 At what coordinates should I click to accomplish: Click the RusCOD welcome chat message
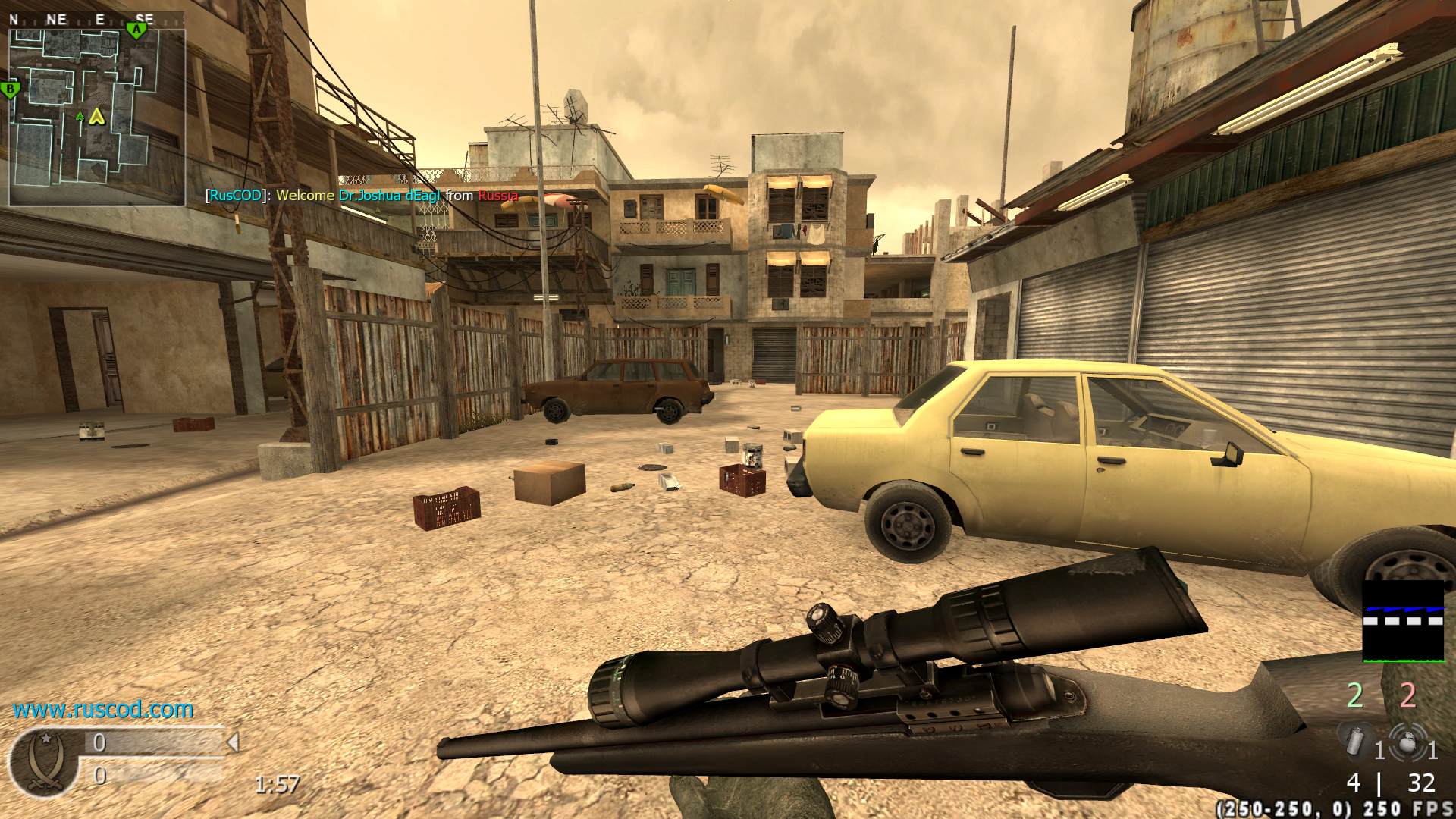(x=362, y=196)
